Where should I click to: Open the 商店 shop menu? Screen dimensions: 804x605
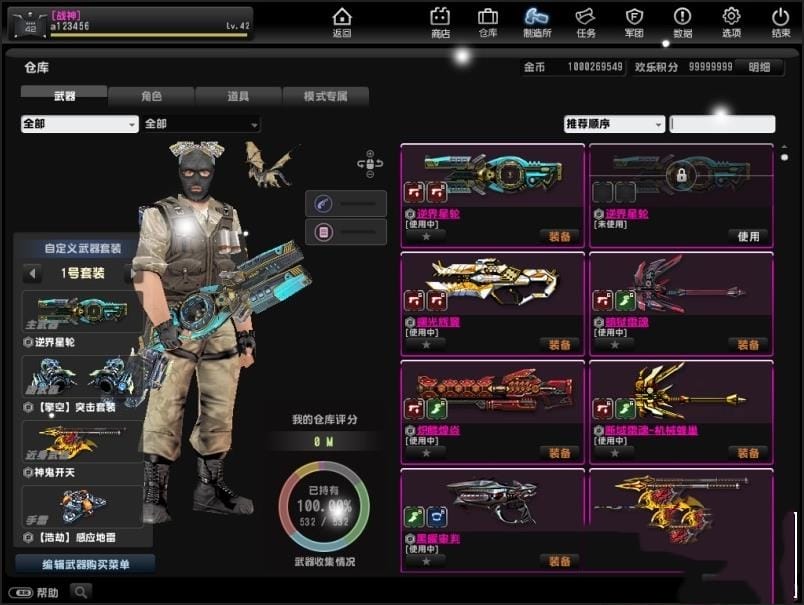(440, 22)
